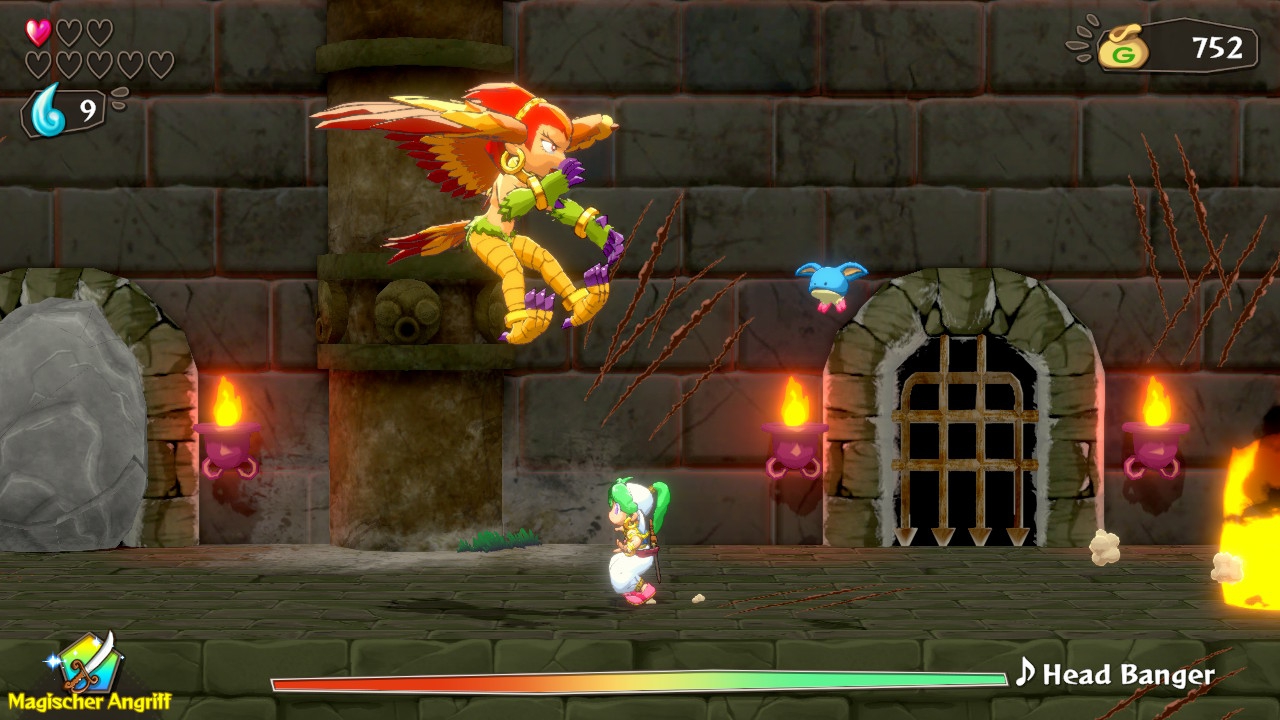Activate the Magischer Angriff sword icon

(90, 661)
